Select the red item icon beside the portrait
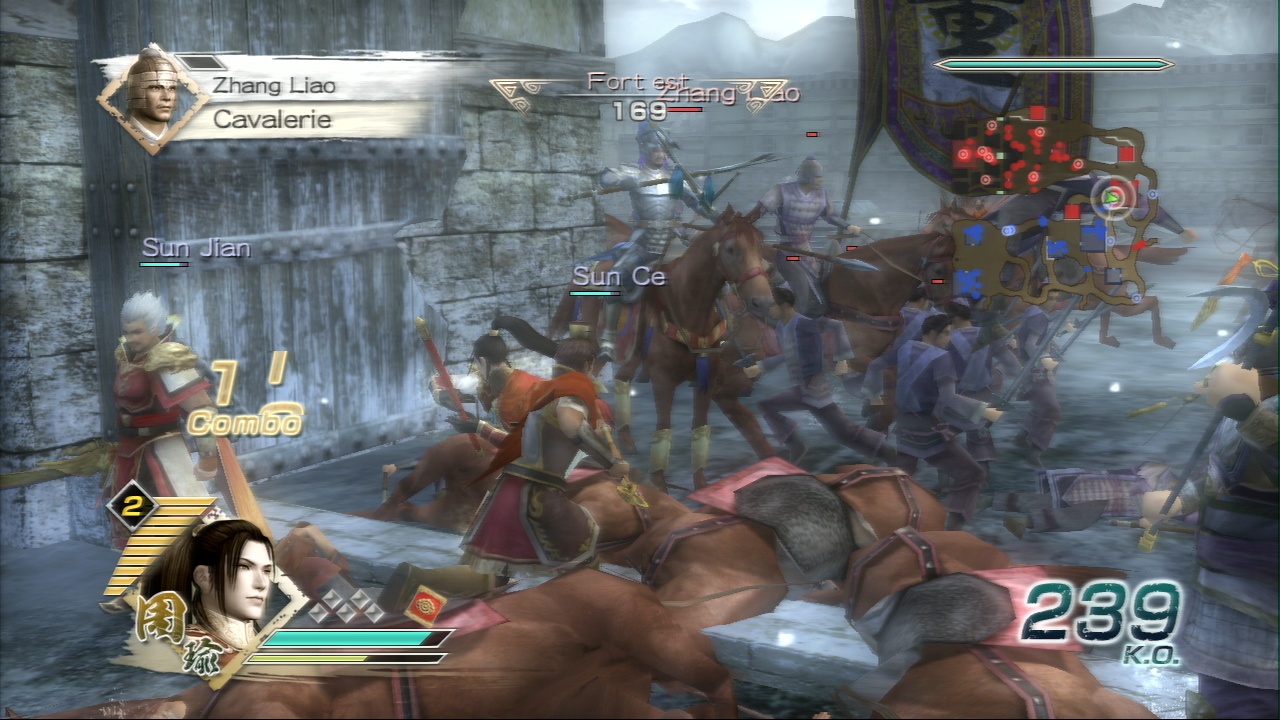1280x720 pixels. click(x=424, y=606)
